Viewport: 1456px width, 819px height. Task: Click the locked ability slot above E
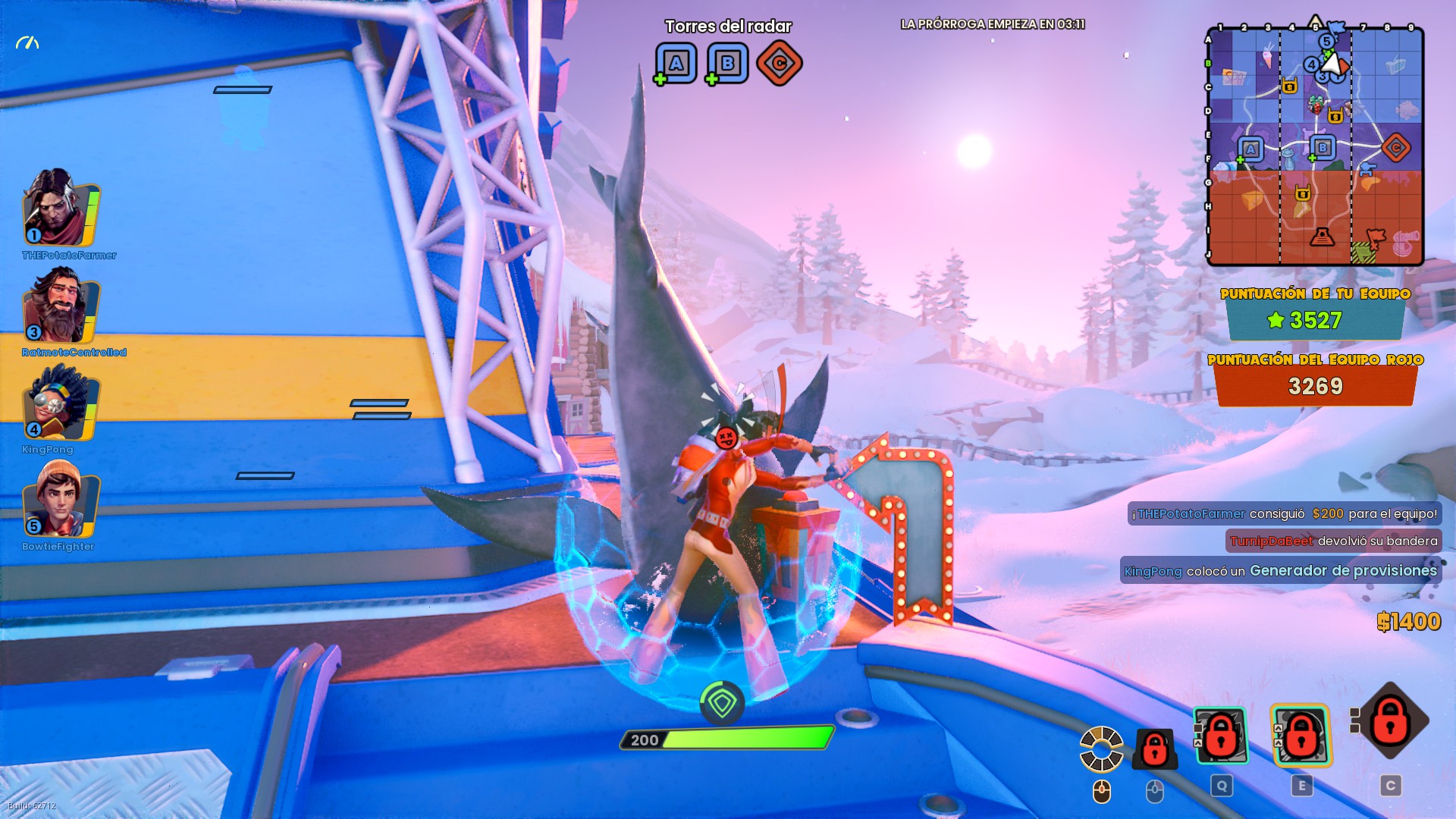(x=1301, y=736)
